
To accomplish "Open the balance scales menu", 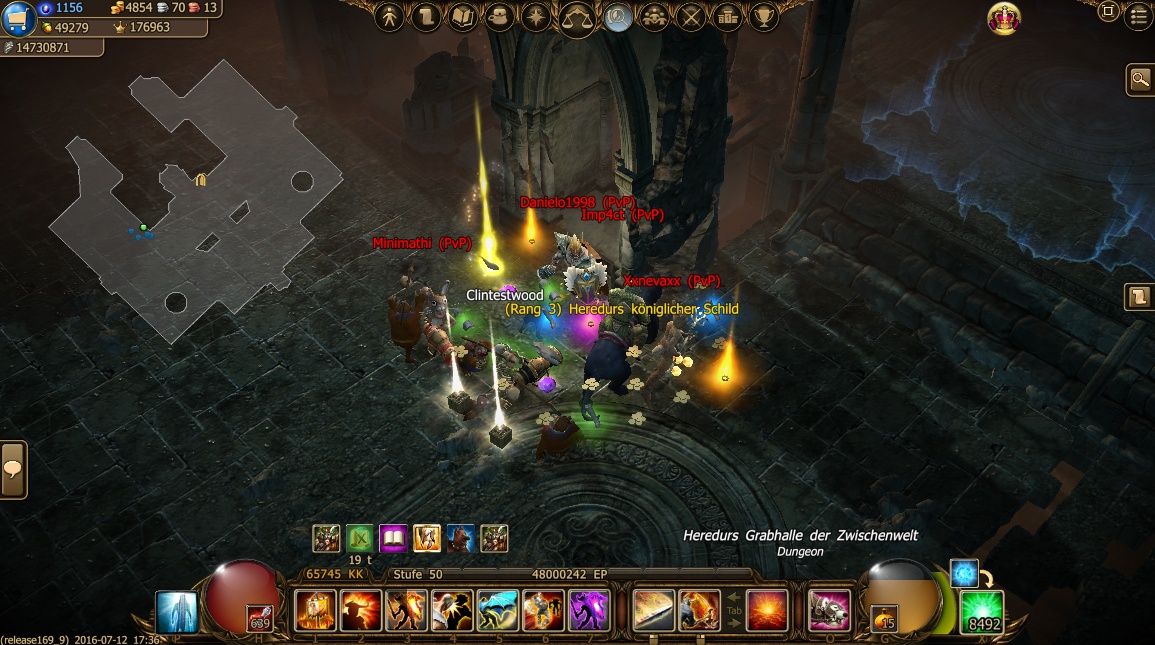I will point(577,18).
